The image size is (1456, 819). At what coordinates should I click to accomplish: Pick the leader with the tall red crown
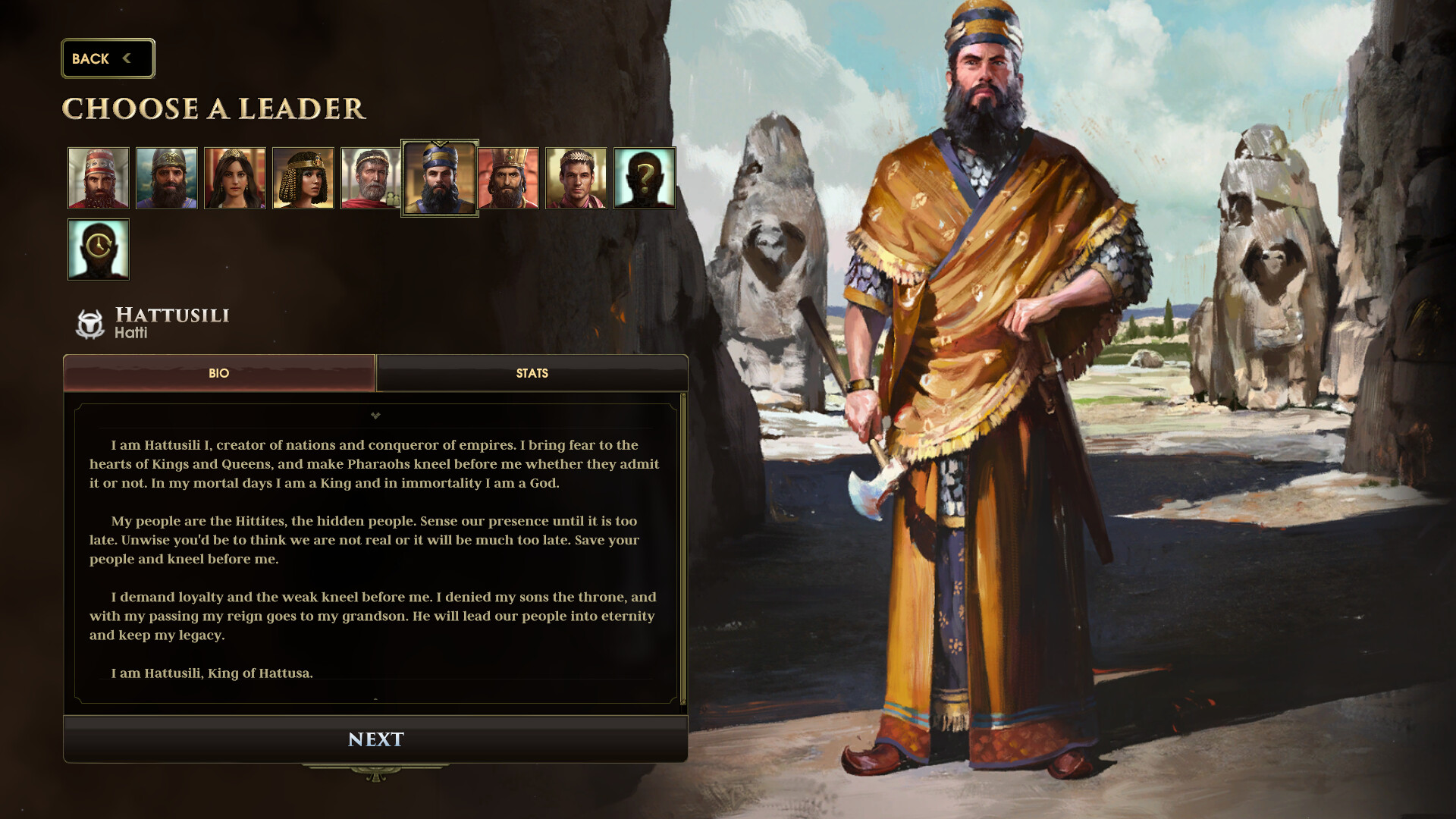508,178
